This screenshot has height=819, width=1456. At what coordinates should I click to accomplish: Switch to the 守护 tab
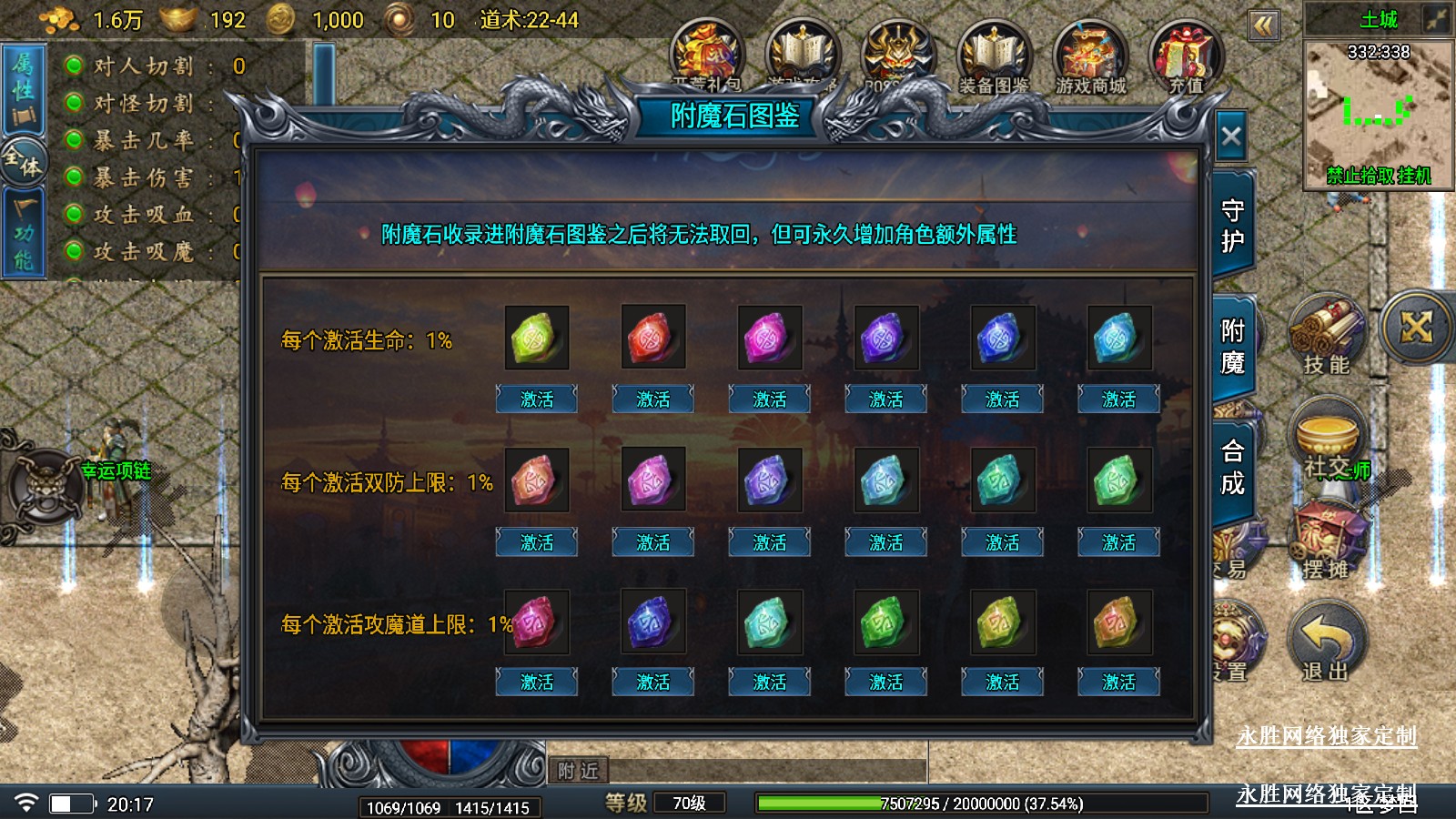pyautogui.click(x=1232, y=226)
